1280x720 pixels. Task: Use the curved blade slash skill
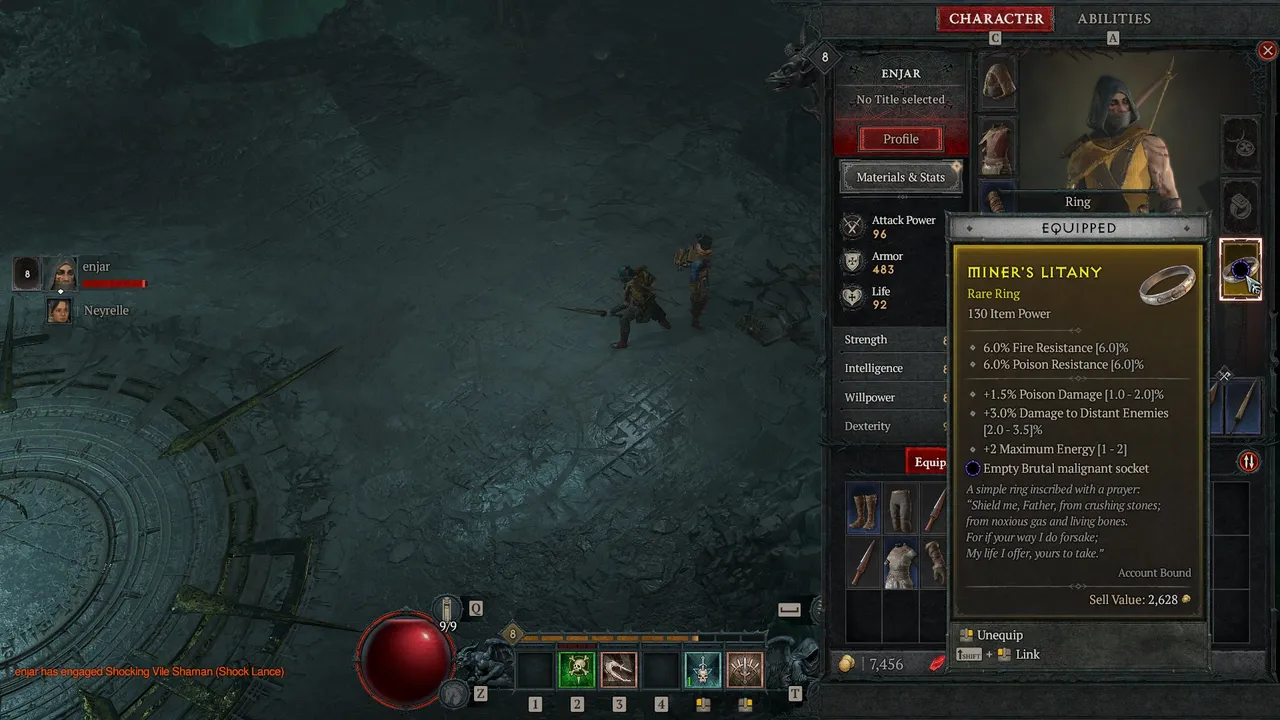click(619, 670)
